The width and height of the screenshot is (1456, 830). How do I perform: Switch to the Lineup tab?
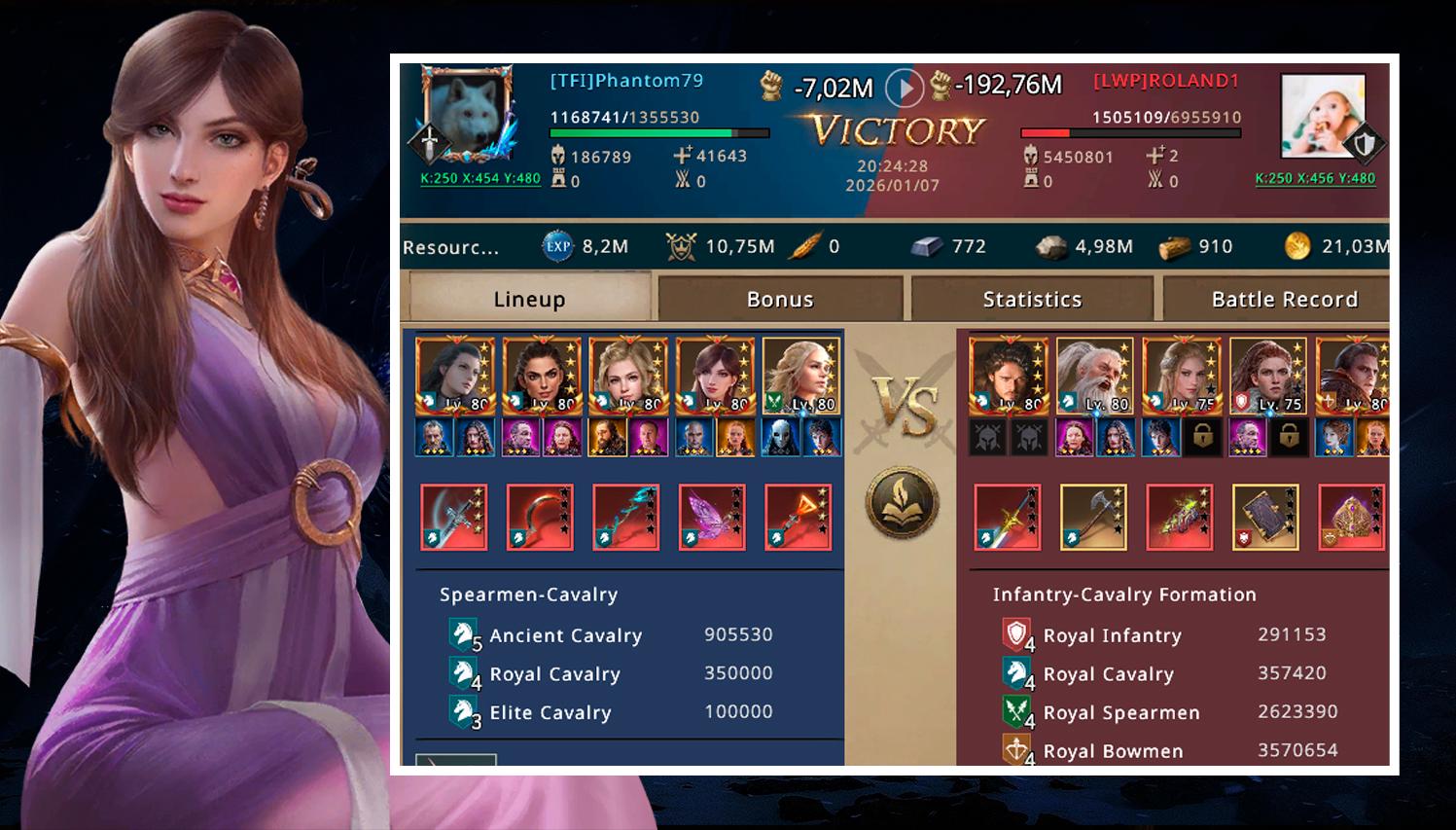[x=528, y=299]
